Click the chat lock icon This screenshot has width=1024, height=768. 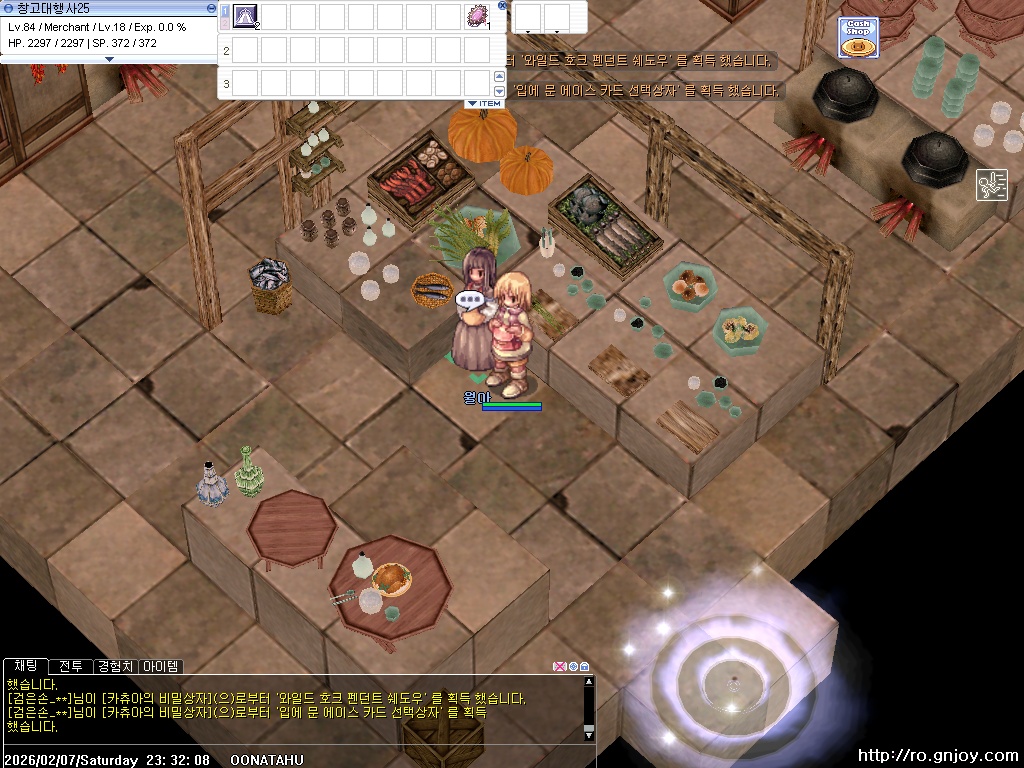point(585,666)
